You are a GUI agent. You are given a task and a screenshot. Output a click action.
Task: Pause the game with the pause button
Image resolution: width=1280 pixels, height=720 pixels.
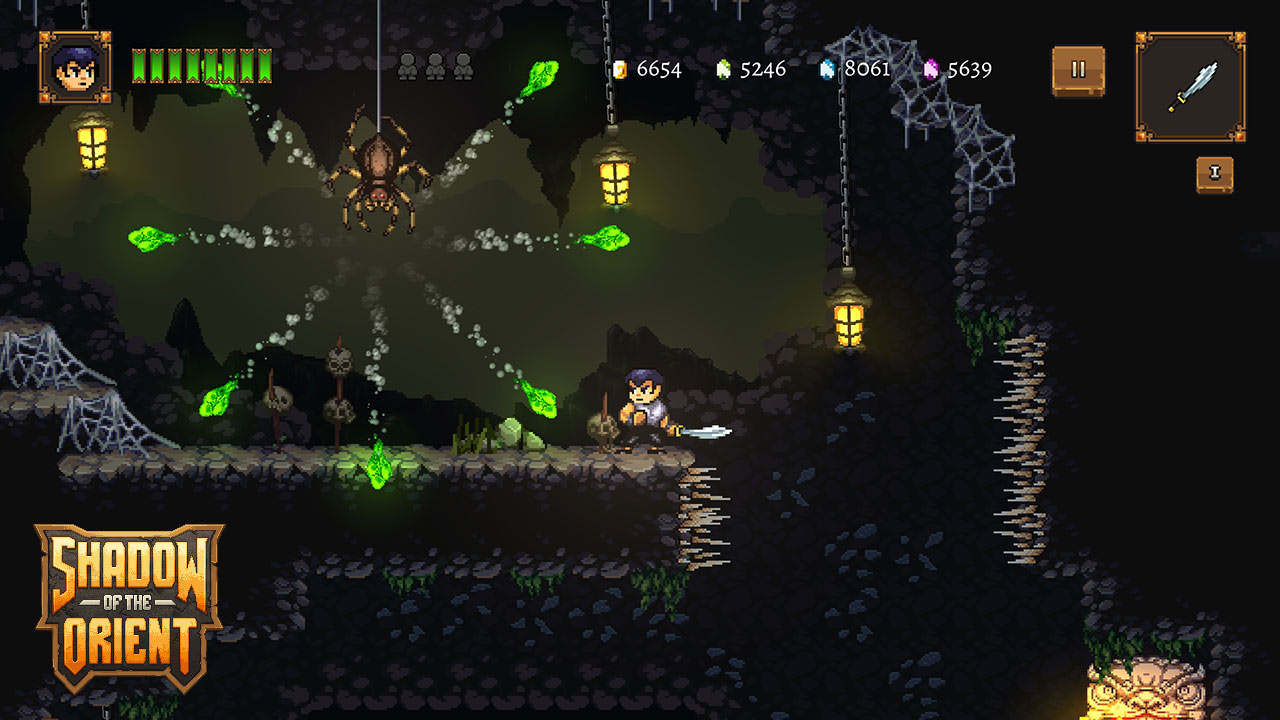(x=1078, y=70)
